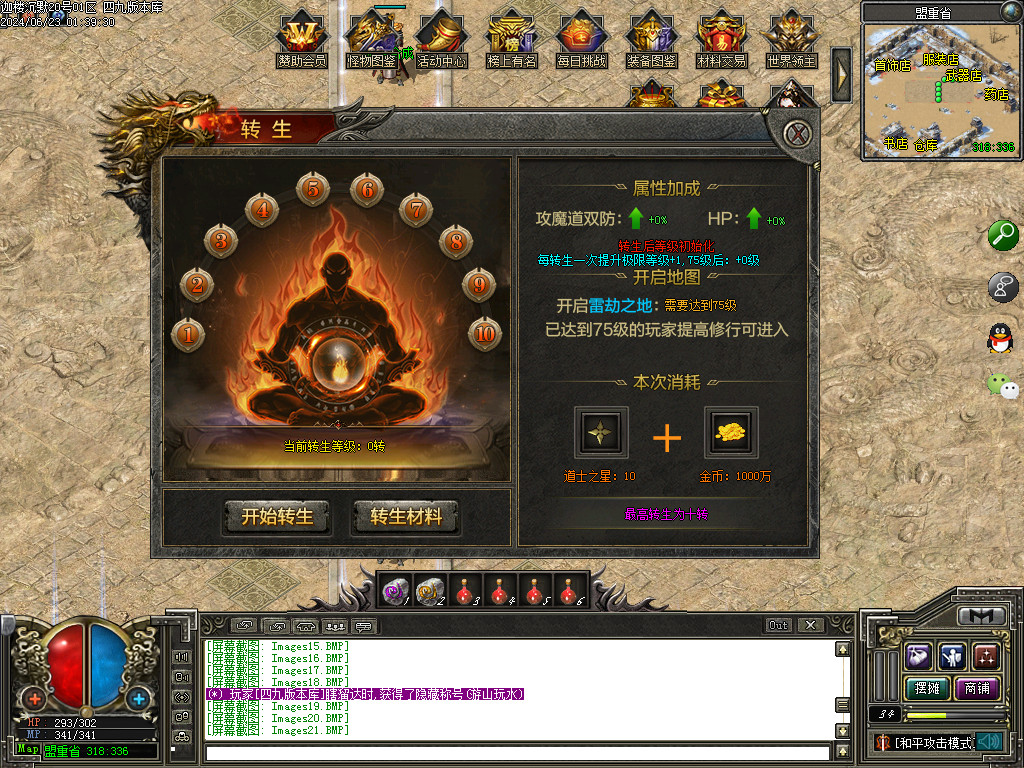Open the 商铺 shop button

[977, 689]
